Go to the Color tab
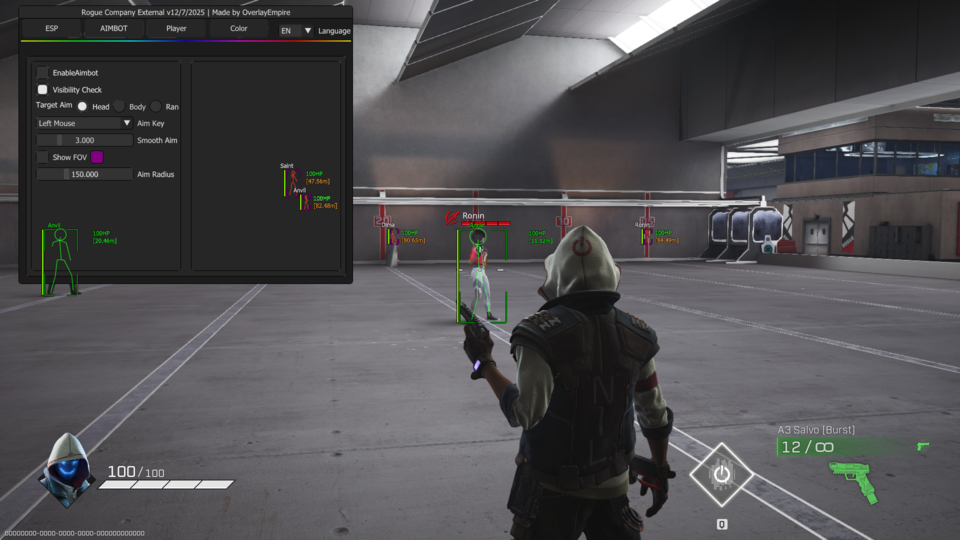This screenshot has width=960, height=540. 239,29
